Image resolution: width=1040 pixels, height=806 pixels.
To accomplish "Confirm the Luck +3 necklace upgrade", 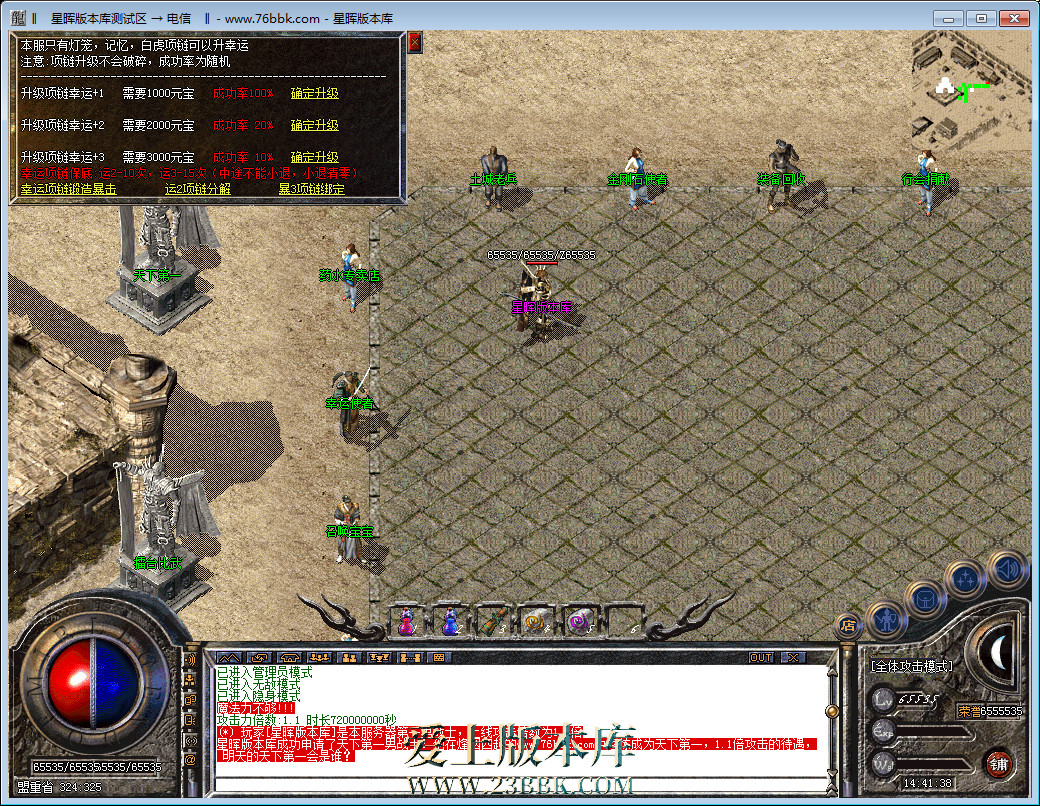I will [314, 157].
